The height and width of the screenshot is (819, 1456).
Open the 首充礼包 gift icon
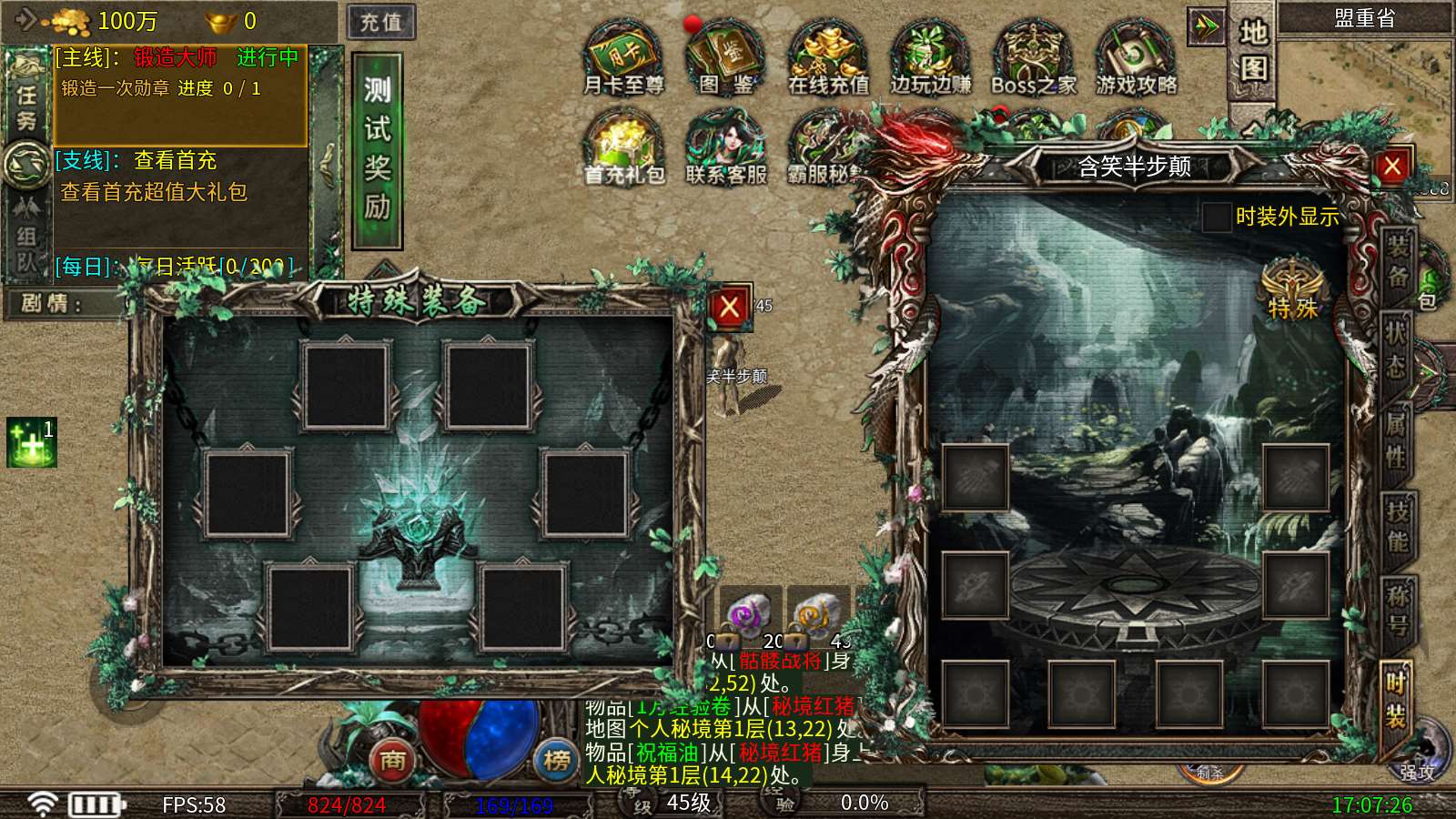point(623,148)
